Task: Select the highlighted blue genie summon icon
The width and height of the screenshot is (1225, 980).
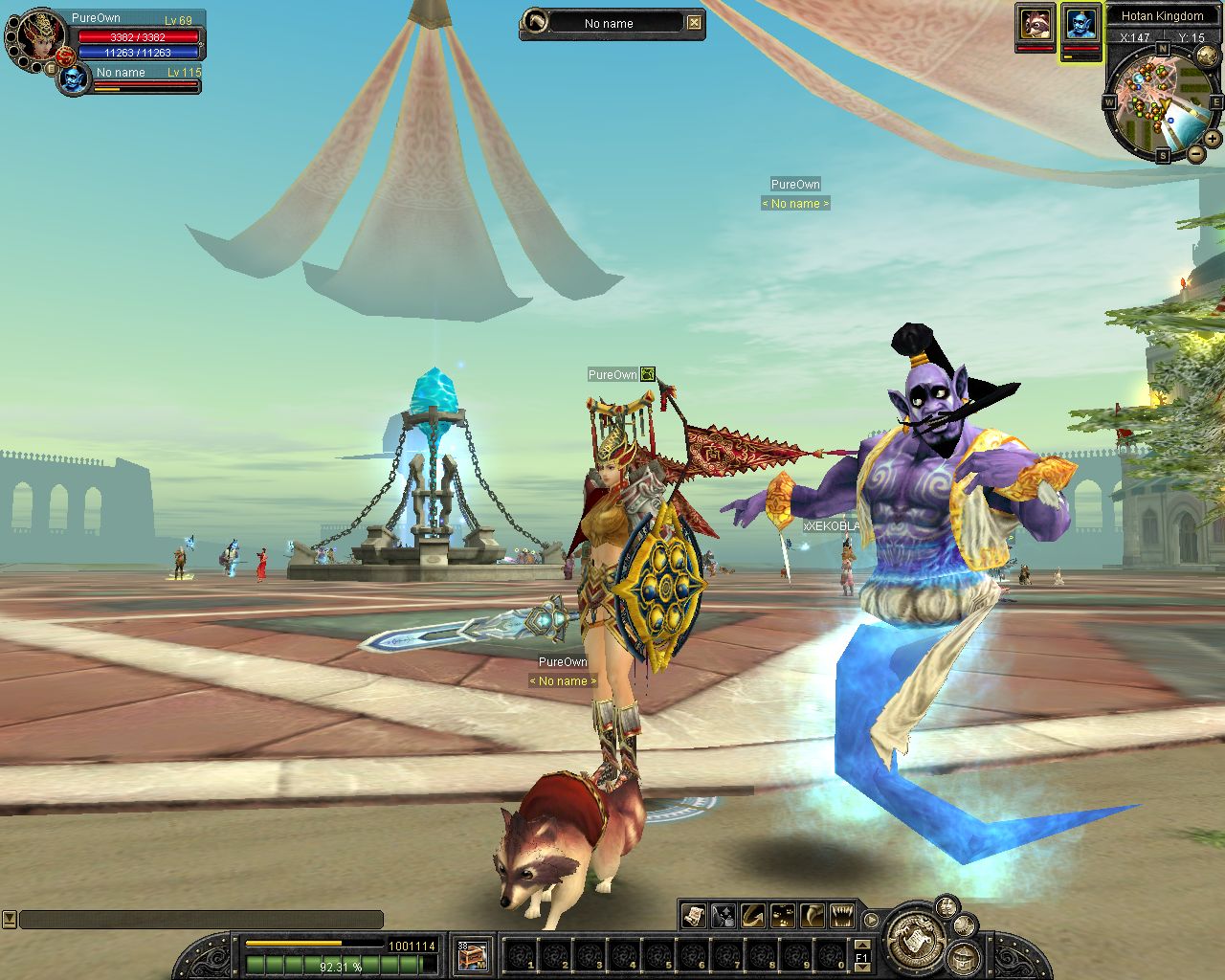Action: tap(1080, 24)
